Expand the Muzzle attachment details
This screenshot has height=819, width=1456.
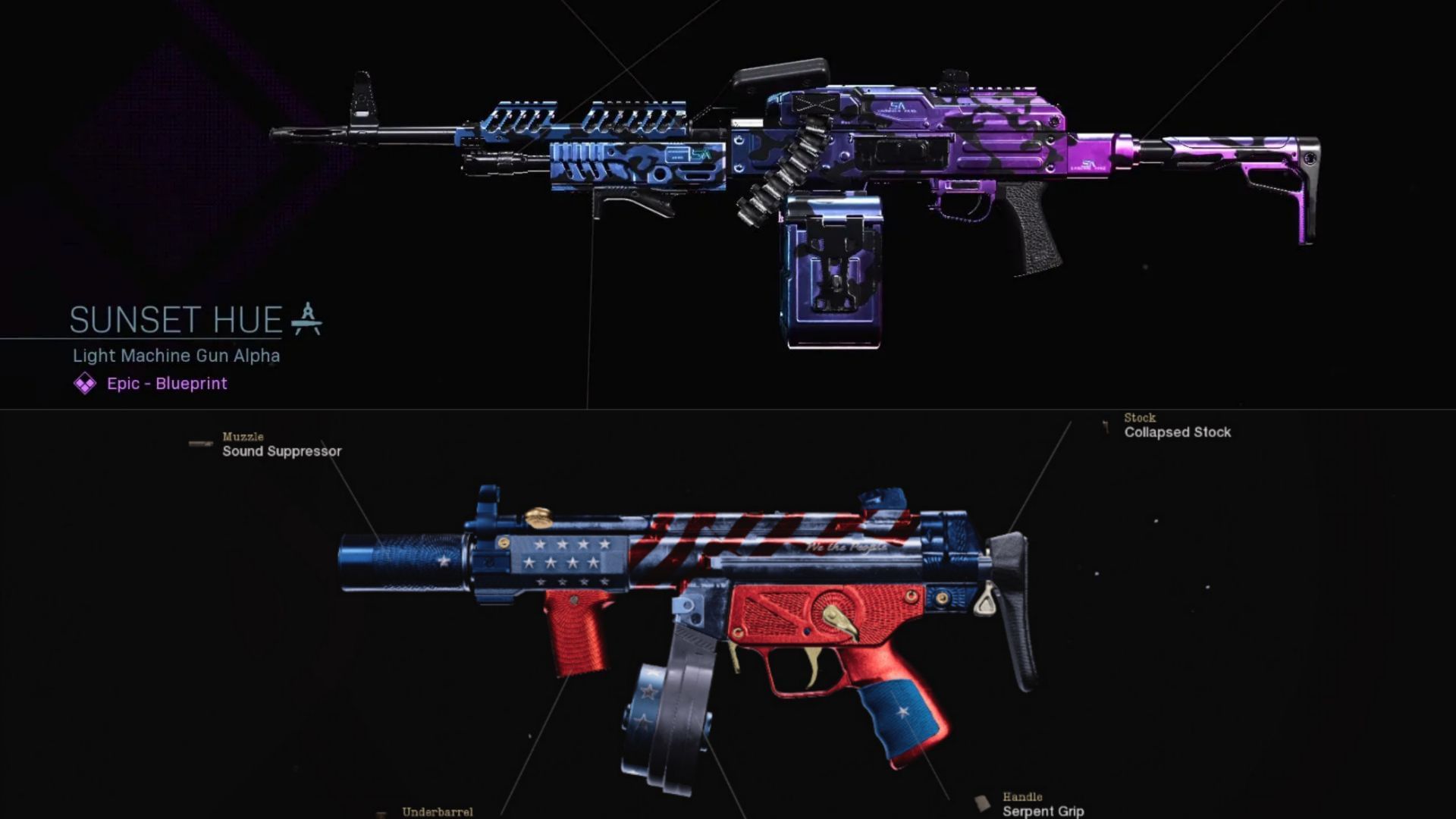pyautogui.click(x=241, y=438)
